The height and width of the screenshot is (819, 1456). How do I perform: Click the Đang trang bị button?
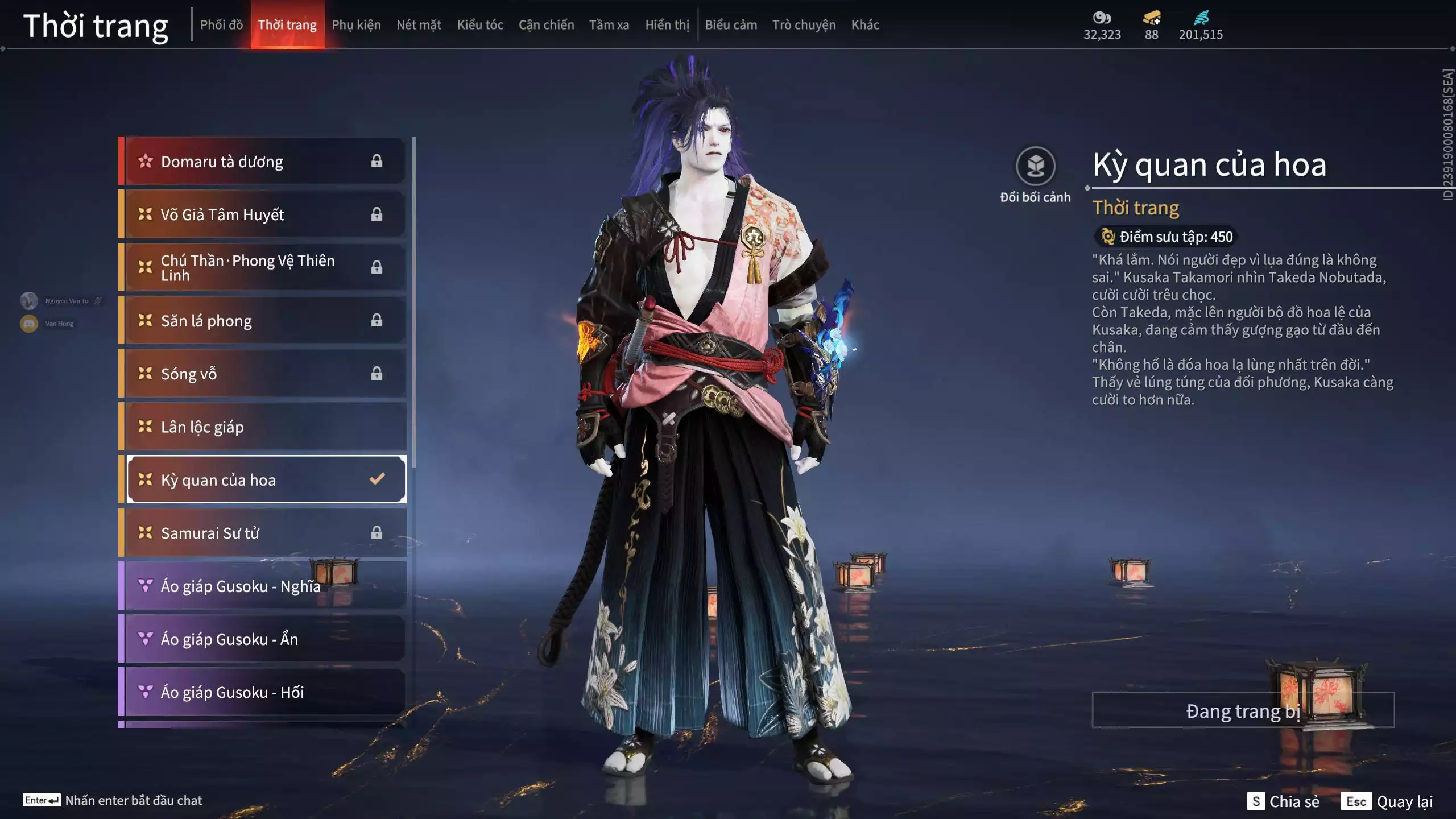(x=1243, y=710)
